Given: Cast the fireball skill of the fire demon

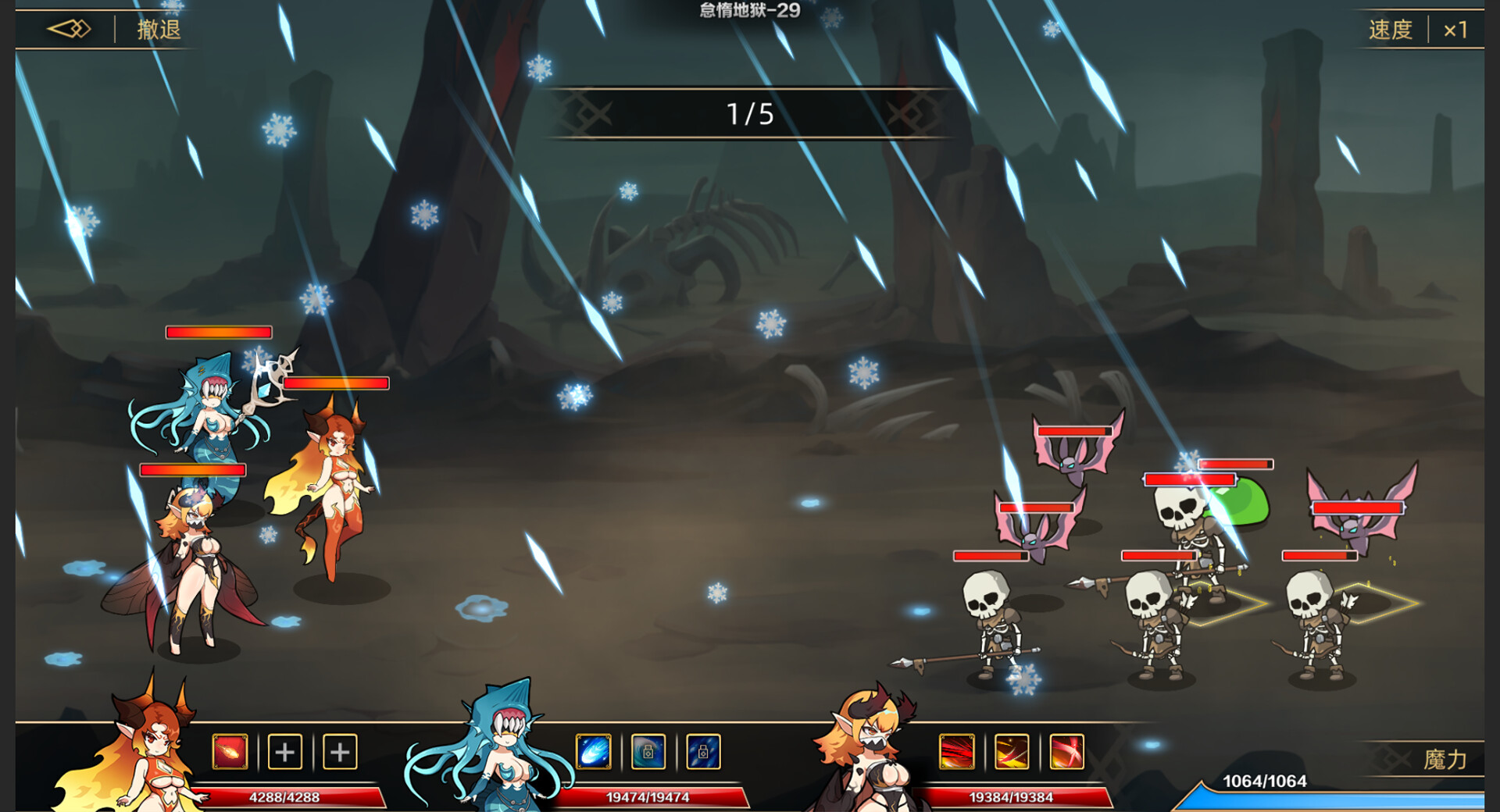Looking at the screenshot, I should tap(229, 752).
